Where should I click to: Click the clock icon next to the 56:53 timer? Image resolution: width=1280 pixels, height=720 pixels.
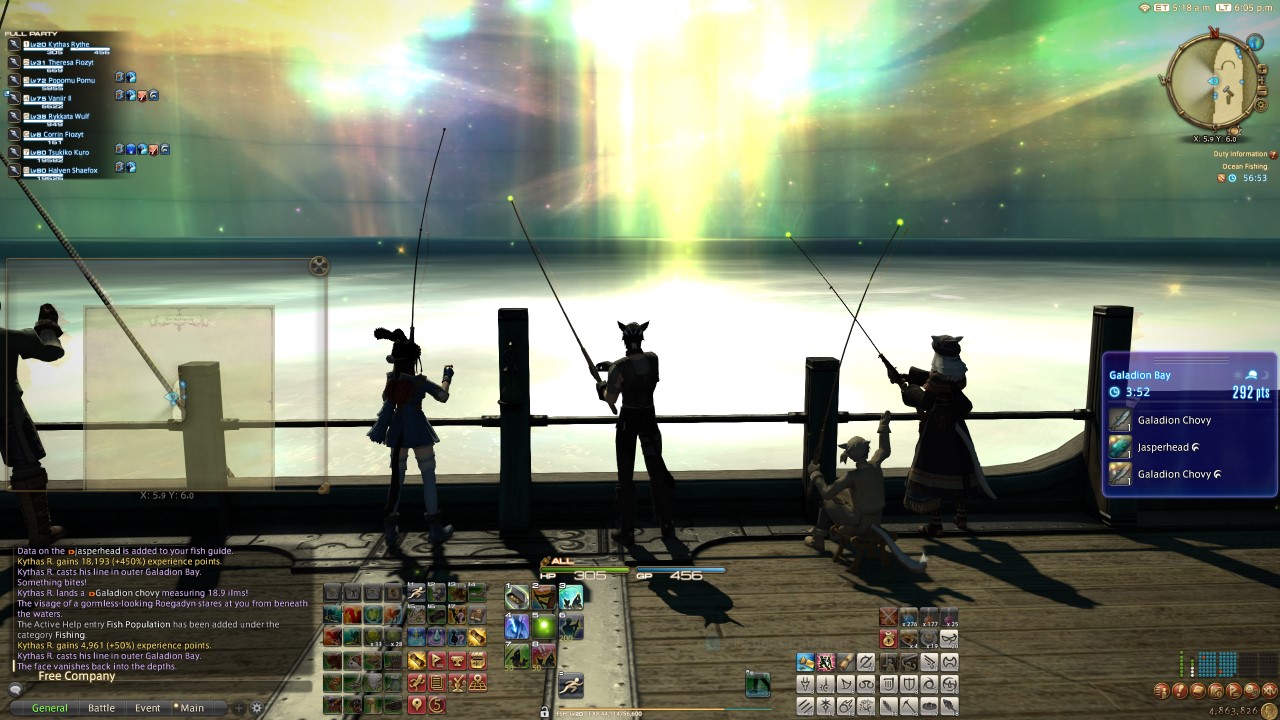(x=1232, y=178)
